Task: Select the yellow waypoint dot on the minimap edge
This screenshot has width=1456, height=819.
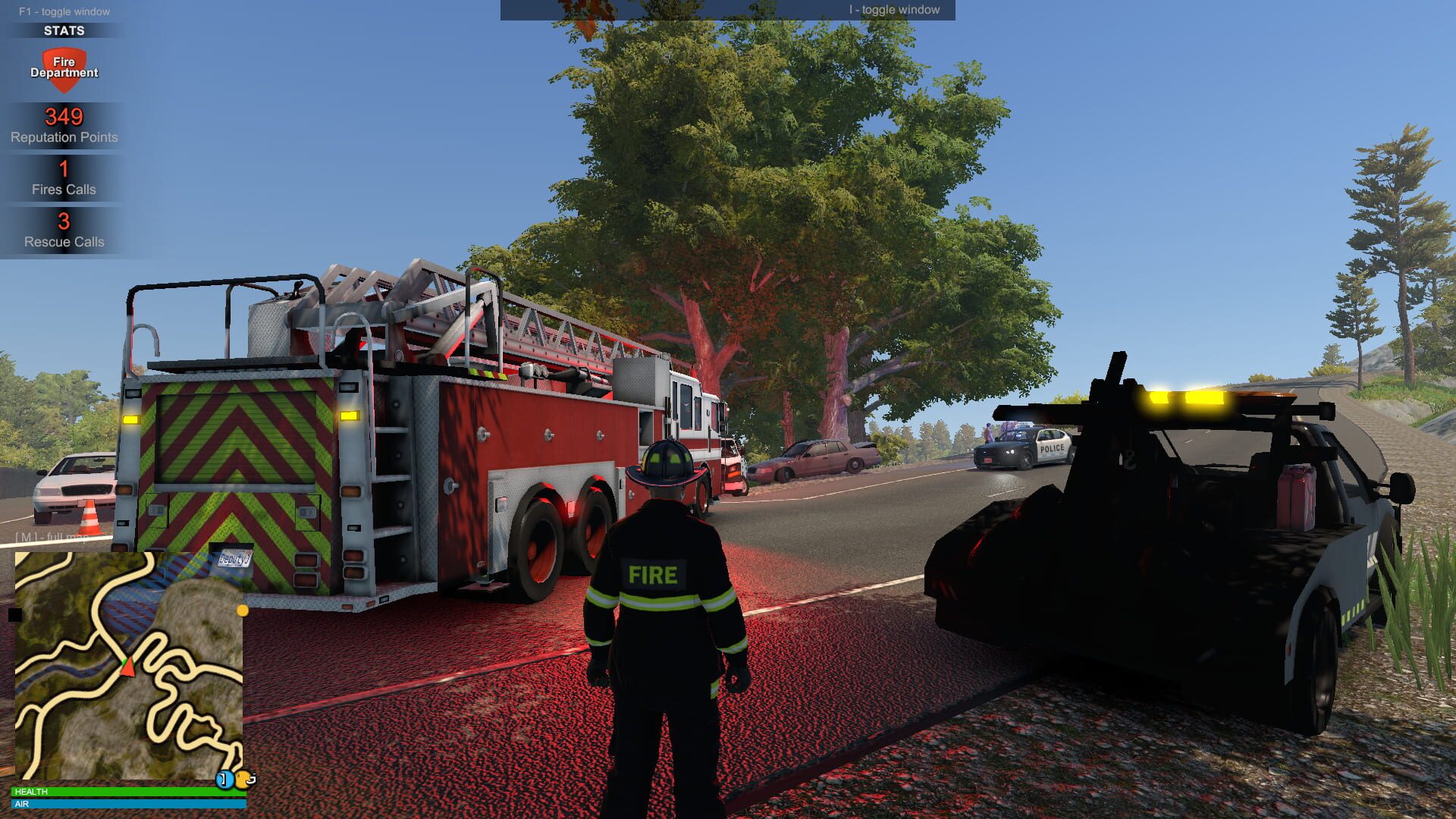Action: pyautogui.click(x=241, y=611)
